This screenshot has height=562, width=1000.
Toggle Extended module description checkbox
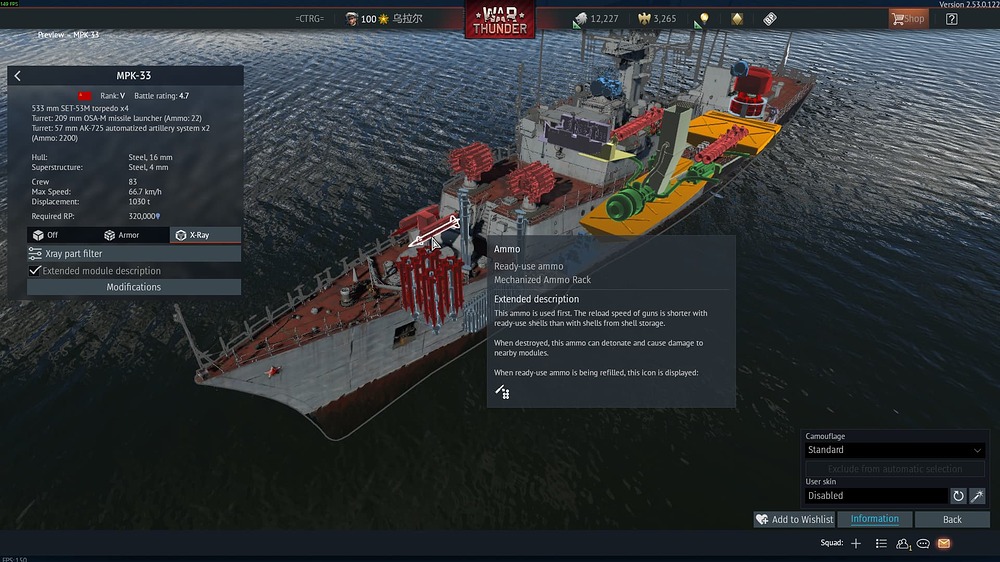[35, 271]
